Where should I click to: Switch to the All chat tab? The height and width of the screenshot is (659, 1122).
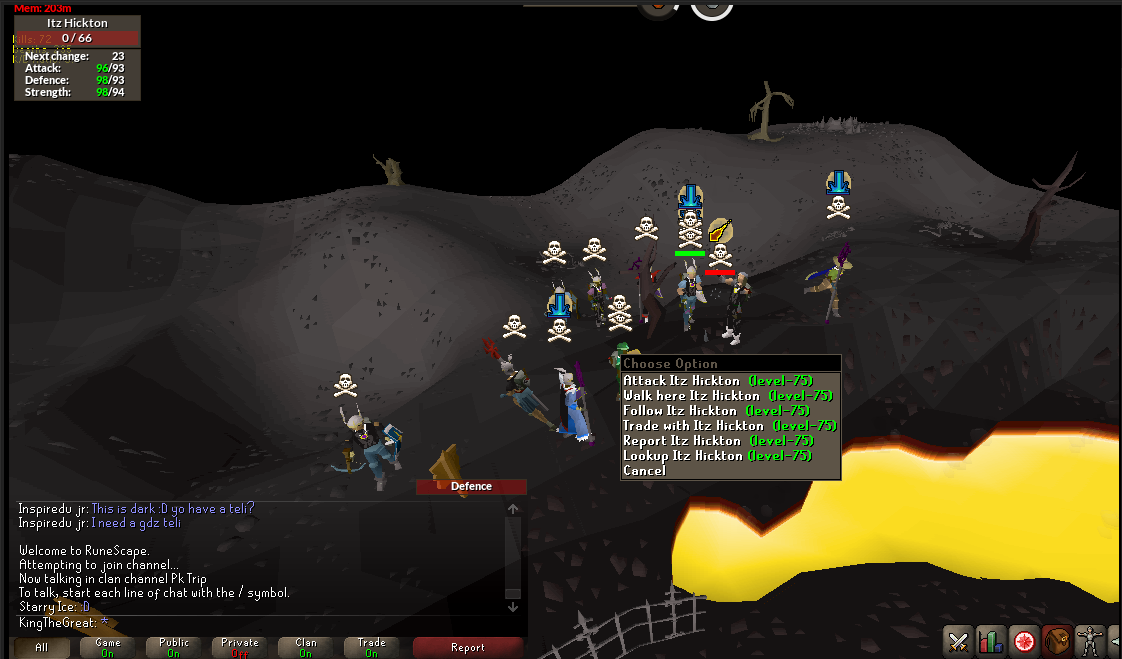tap(41, 647)
